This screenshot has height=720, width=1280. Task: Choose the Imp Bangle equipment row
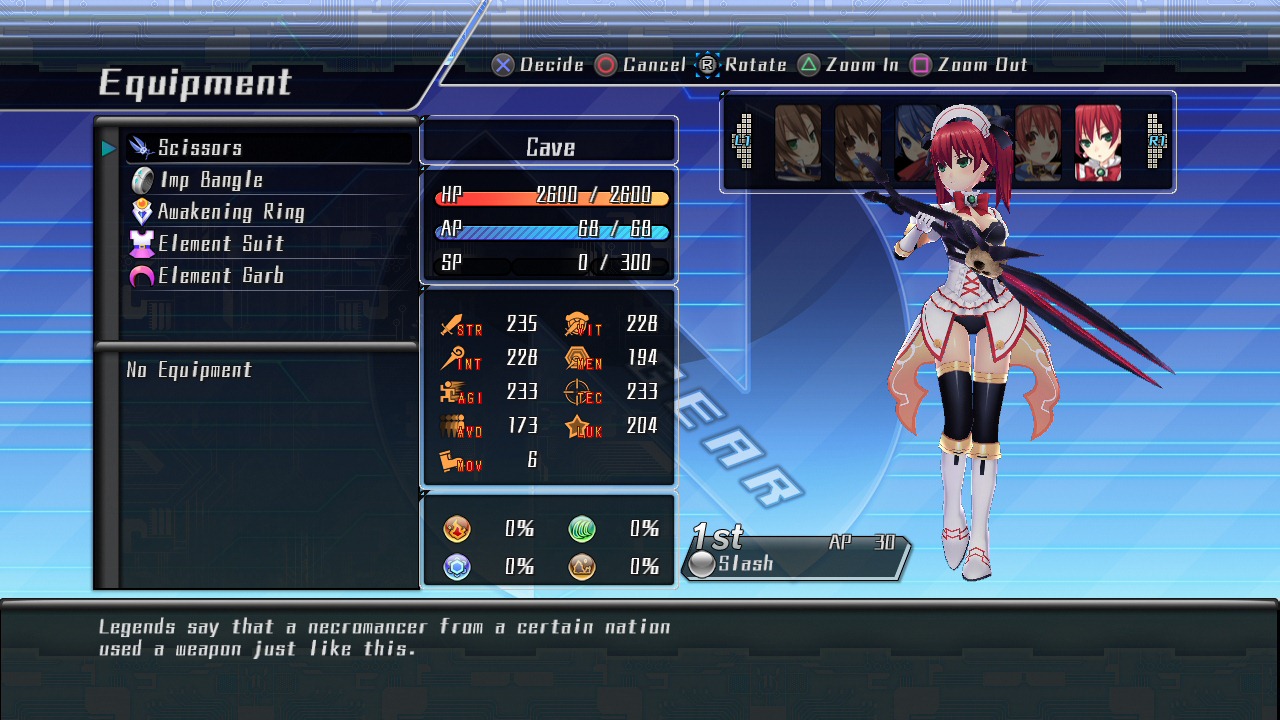(x=210, y=180)
